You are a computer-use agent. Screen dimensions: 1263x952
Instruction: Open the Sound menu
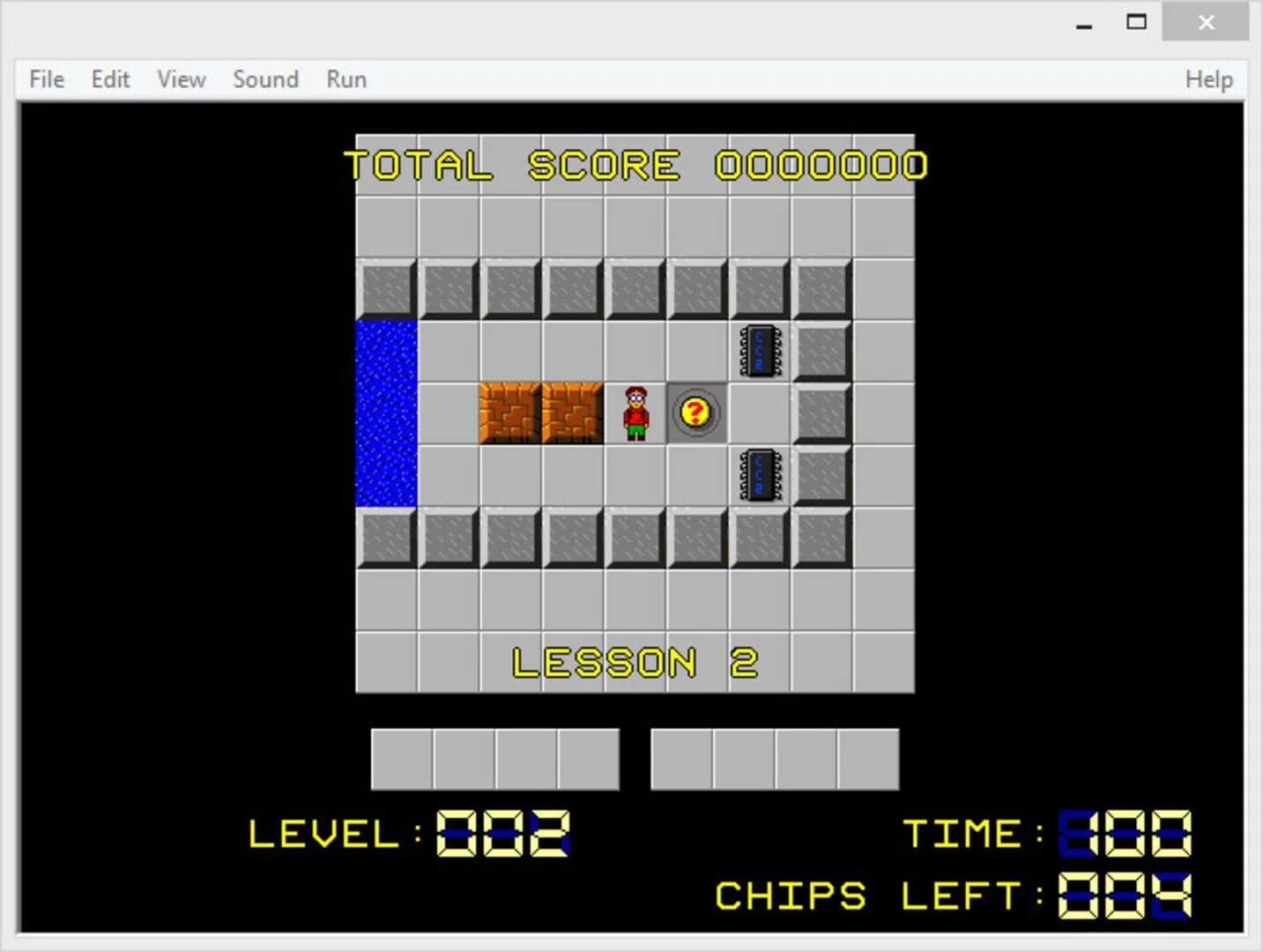265,79
